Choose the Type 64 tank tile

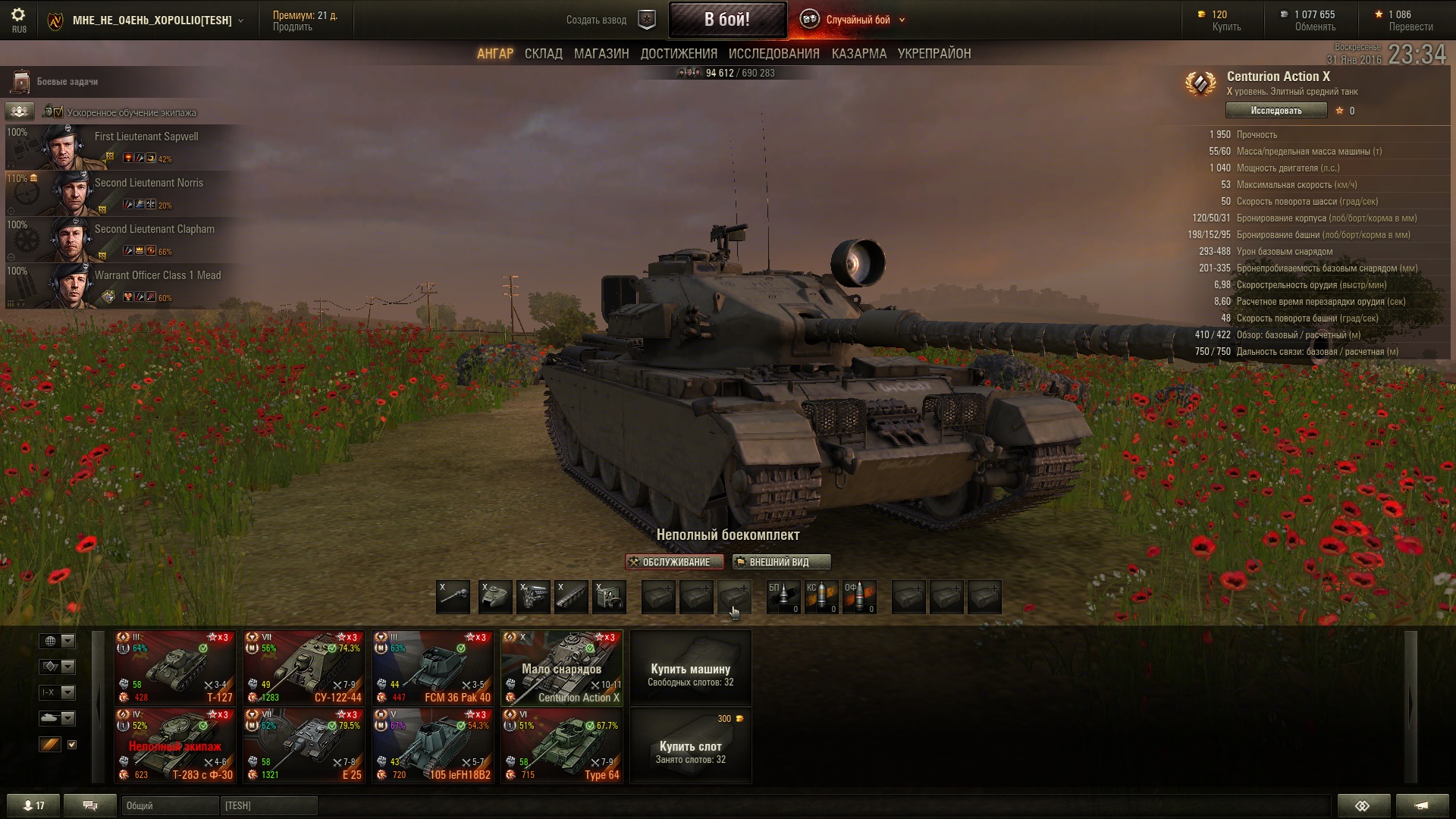[x=561, y=745]
